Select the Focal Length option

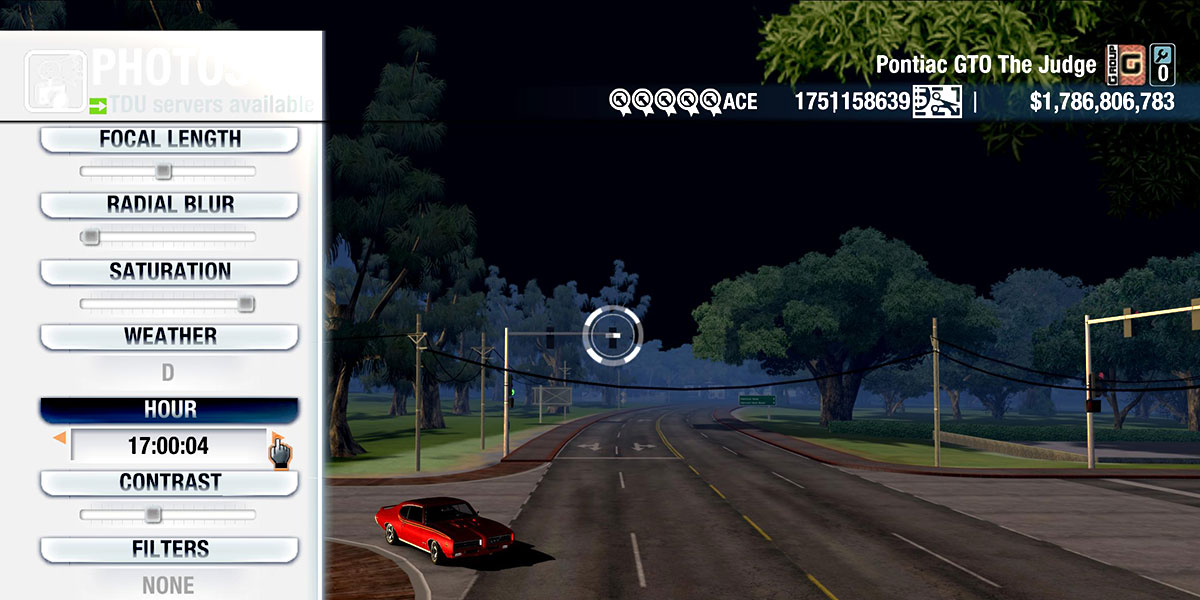click(169, 139)
